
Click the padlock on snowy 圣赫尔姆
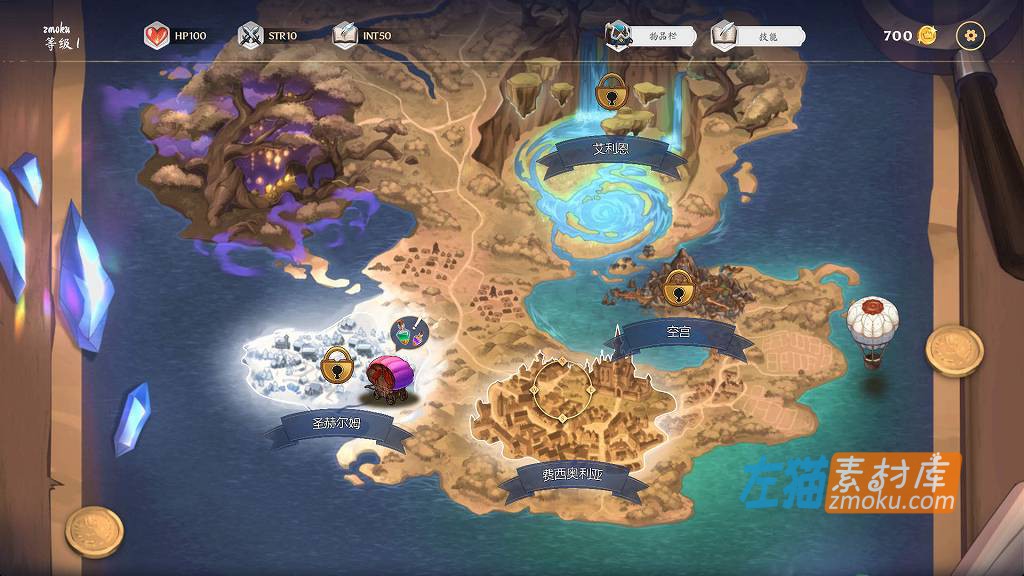point(339,364)
